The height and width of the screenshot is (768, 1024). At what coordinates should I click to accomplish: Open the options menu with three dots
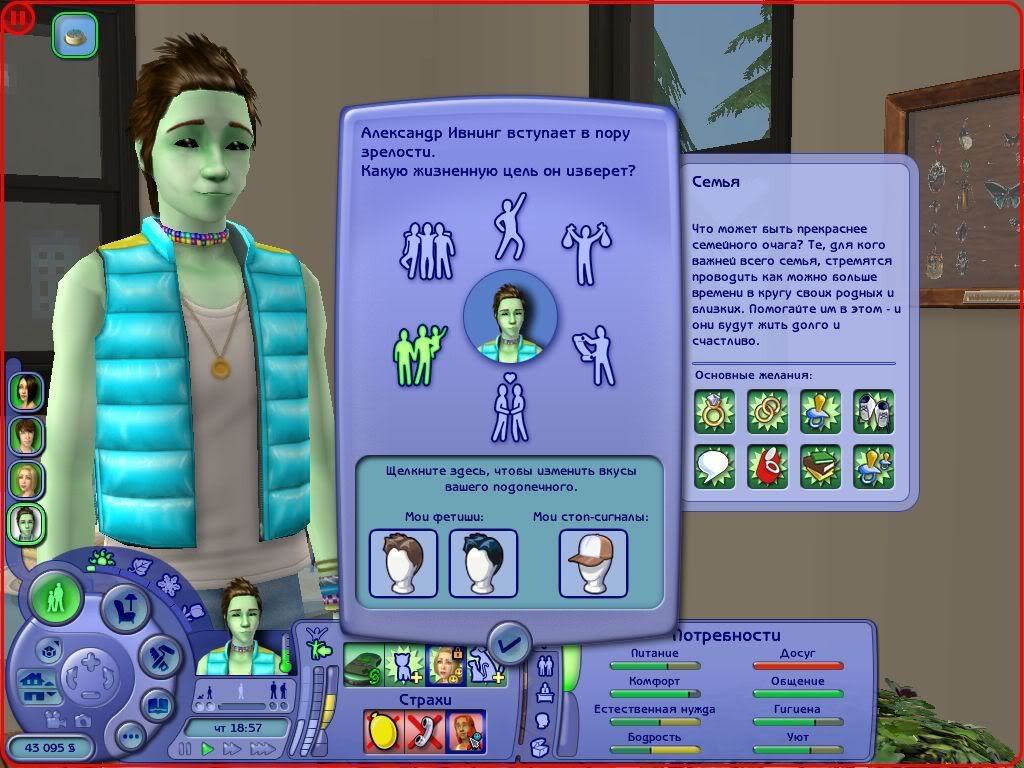point(131,738)
